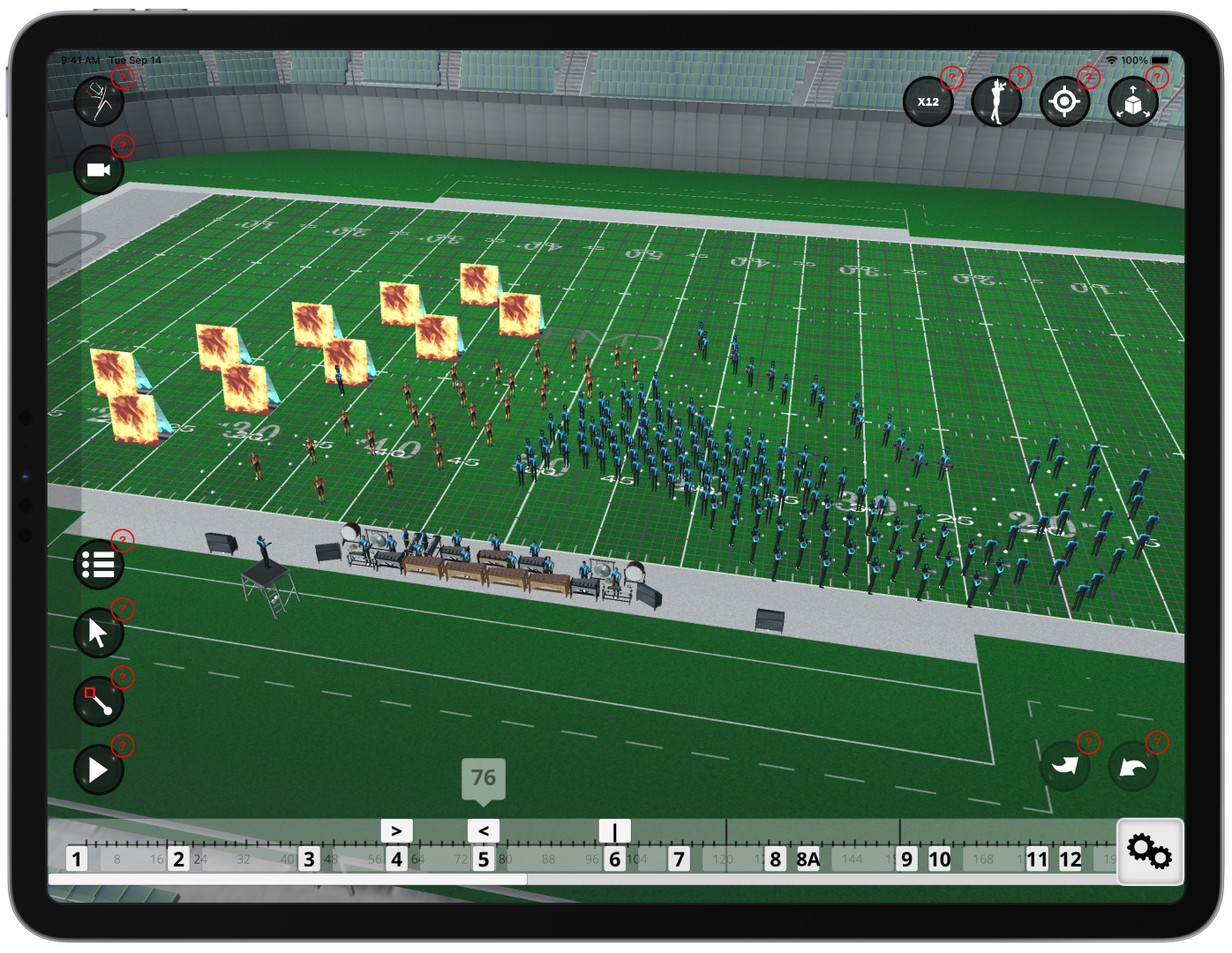The image size is (1232, 953).
Task: Advance with the forward arrow above the timeline
Action: [396, 830]
